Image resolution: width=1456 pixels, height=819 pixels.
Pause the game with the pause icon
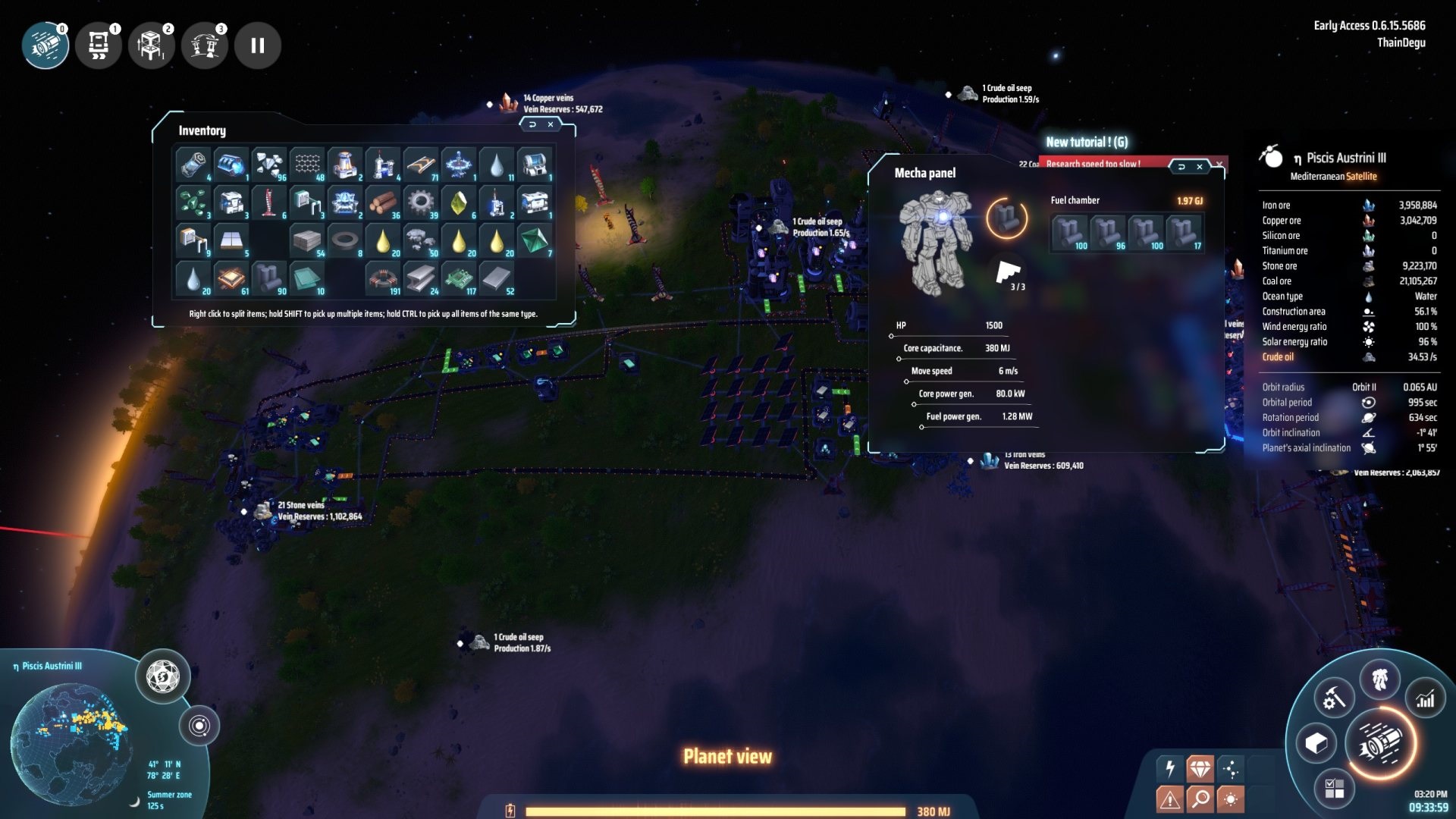point(258,45)
